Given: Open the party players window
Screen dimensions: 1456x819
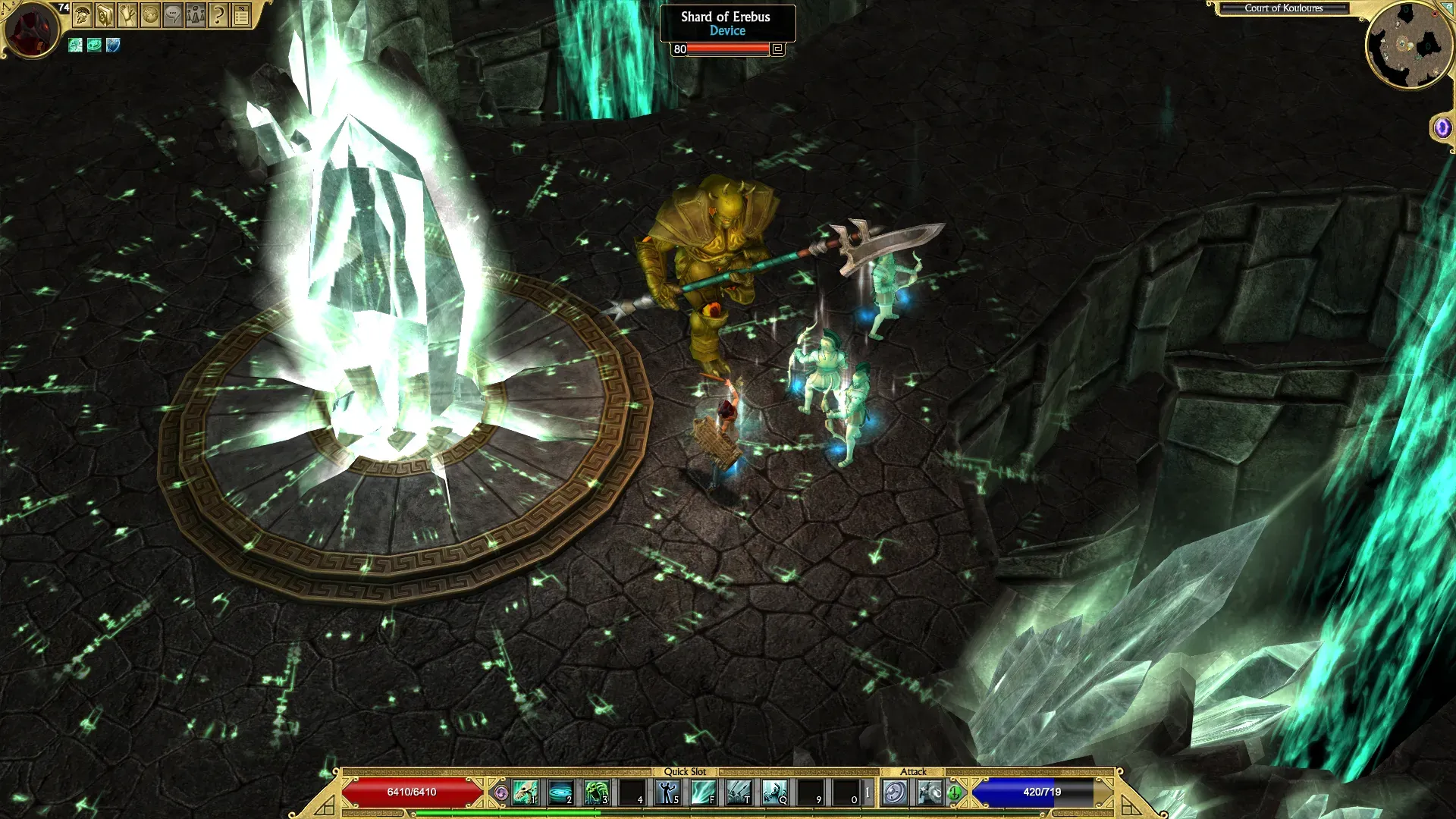Looking at the screenshot, I should pos(196,14).
